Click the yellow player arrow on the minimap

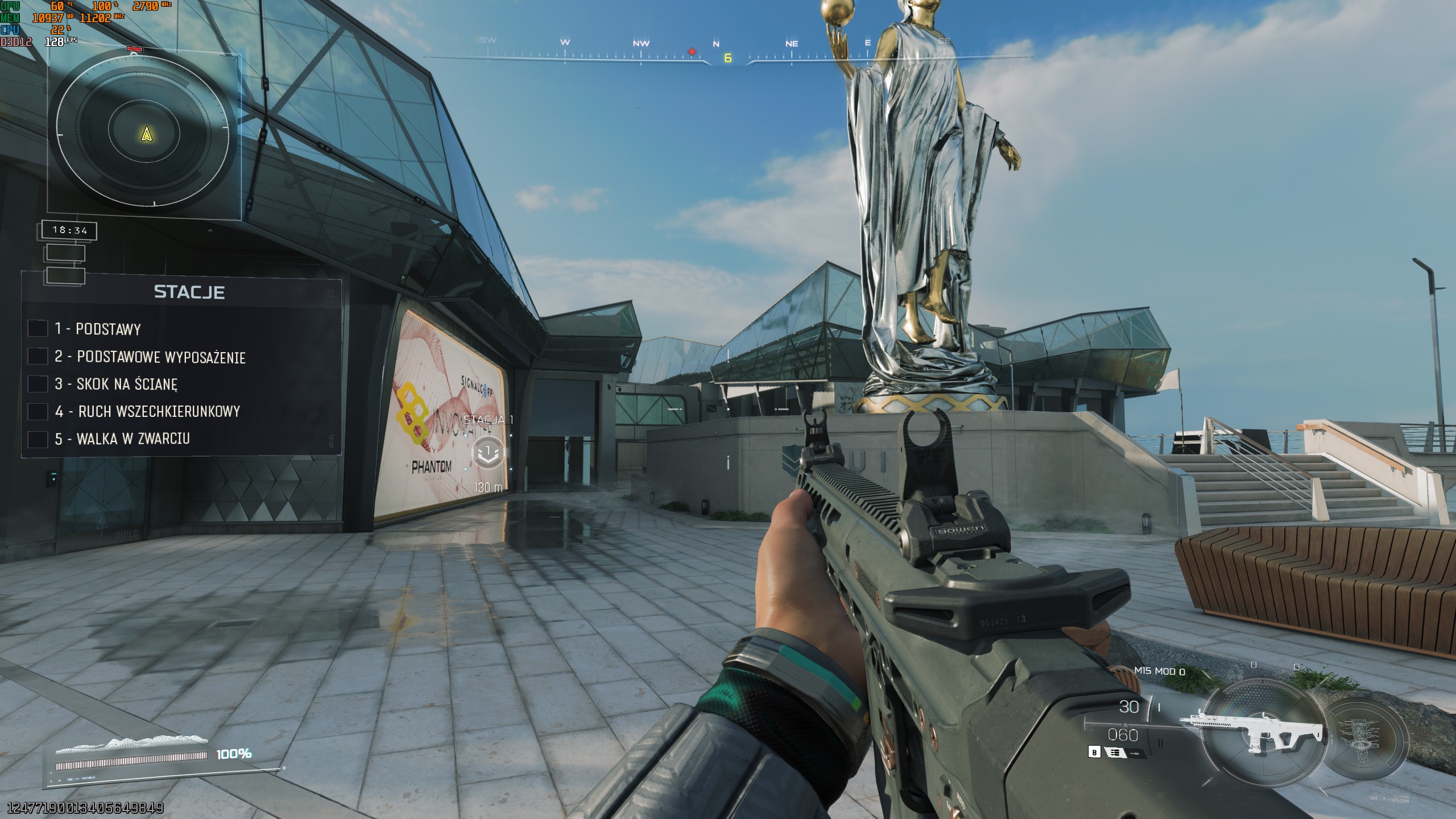pos(147,136)
